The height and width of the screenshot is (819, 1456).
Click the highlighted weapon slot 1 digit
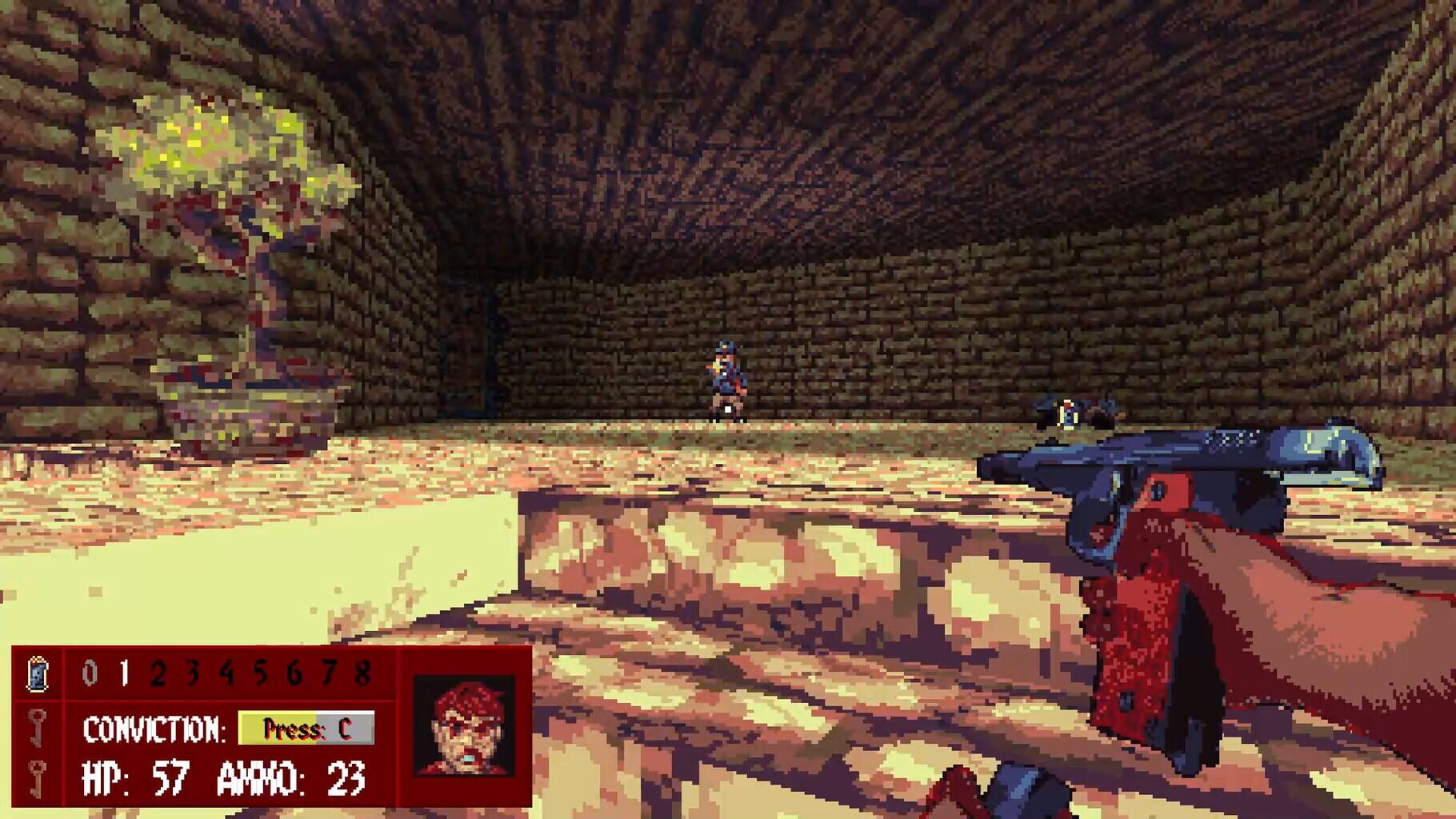click(122, 674)
